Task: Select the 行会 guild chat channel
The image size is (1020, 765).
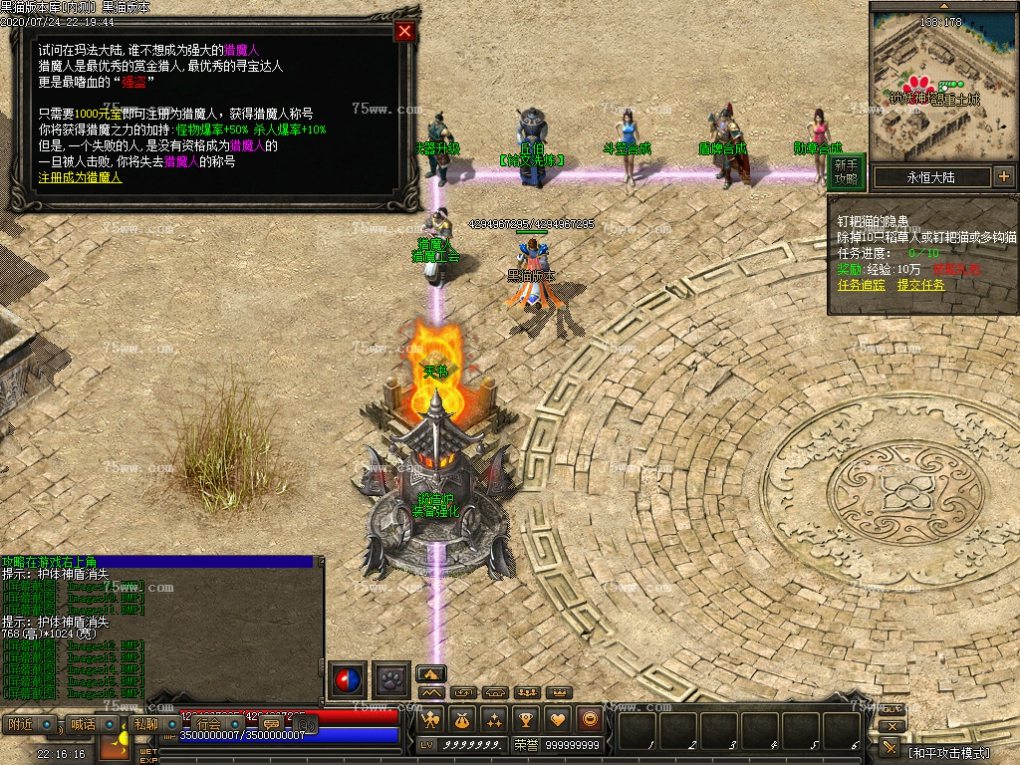Action: click(x=208, y=724)
